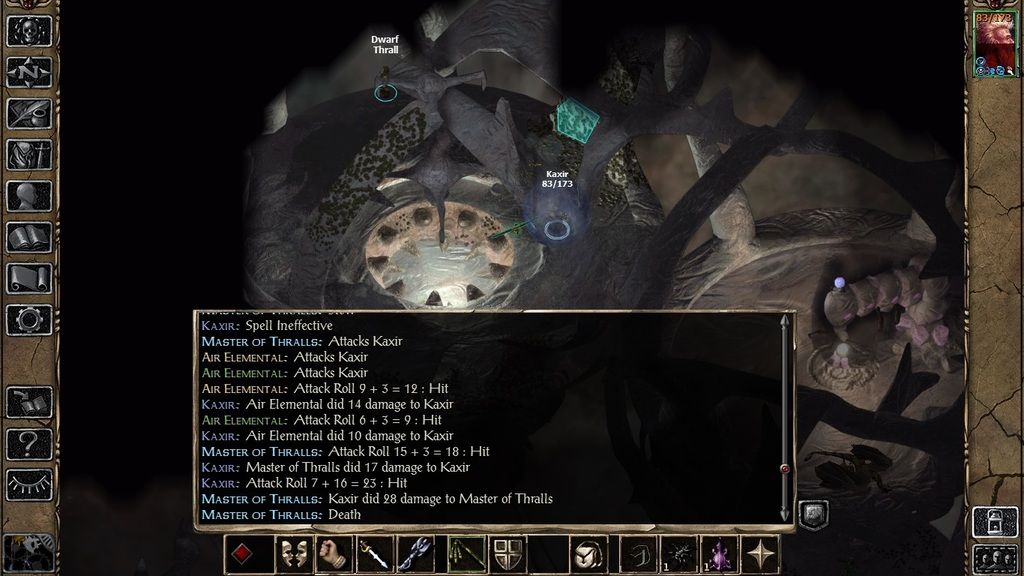This screenshot has height=576, width=1024.
Task: Return to game via the skull icon
Action: pos(29,31)
